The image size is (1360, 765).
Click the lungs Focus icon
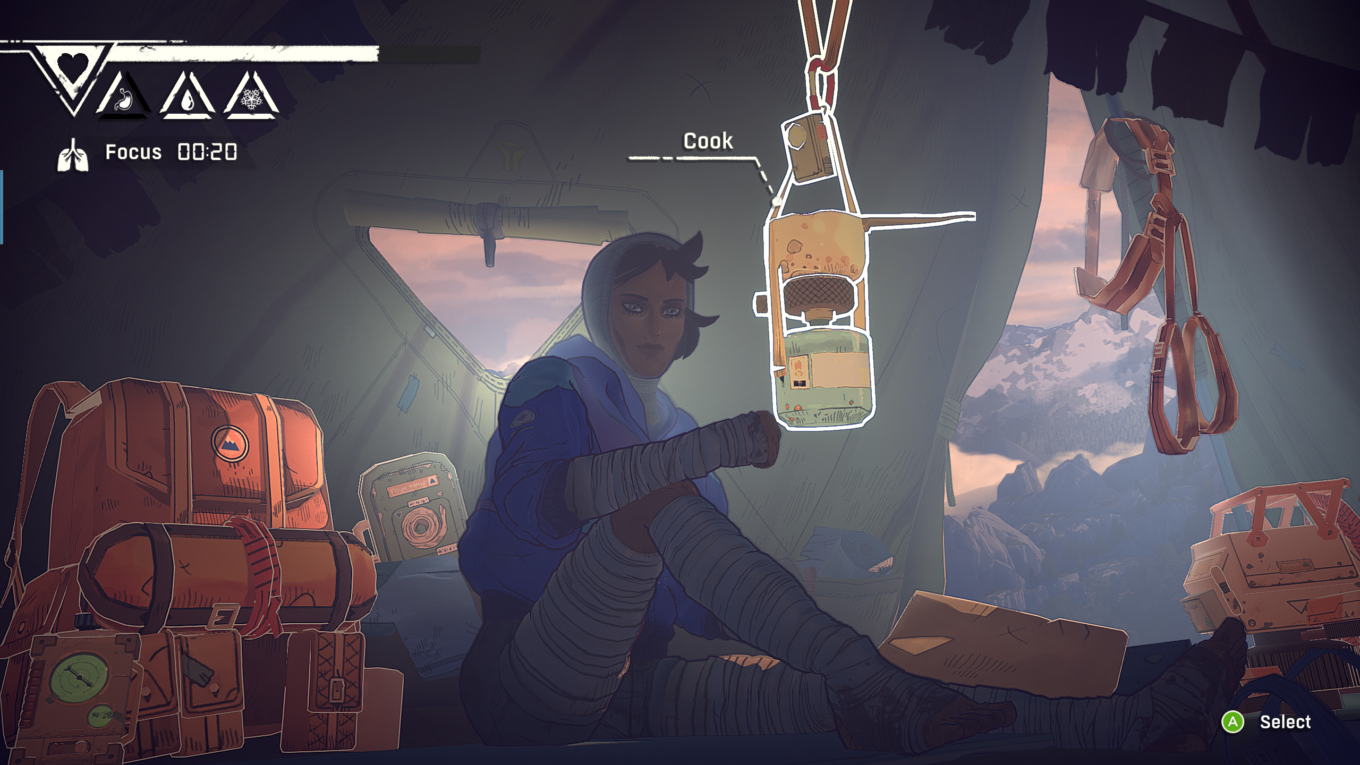pyautogui.click(x=72, y=154)
